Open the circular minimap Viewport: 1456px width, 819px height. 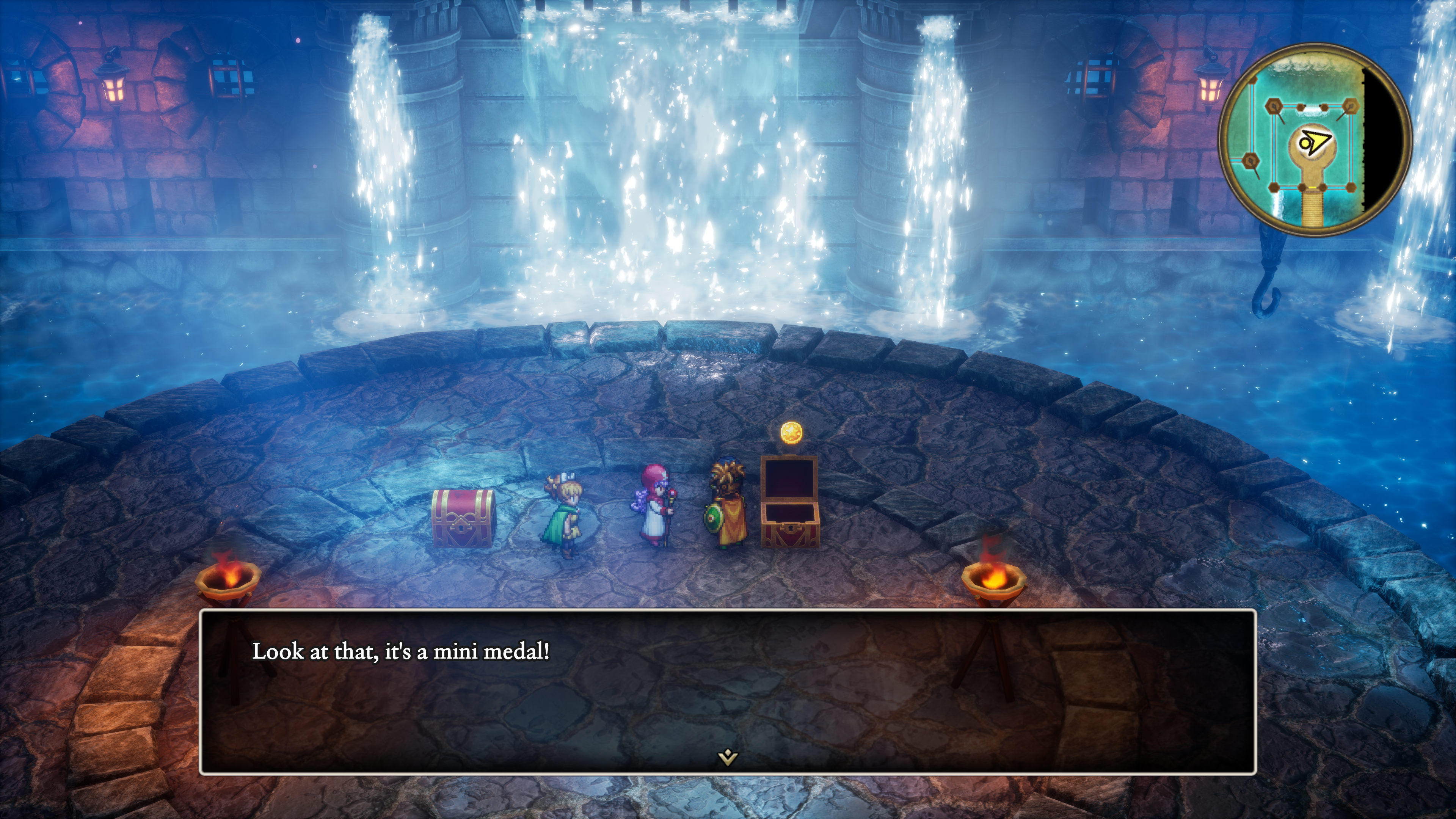point(1314,140)
